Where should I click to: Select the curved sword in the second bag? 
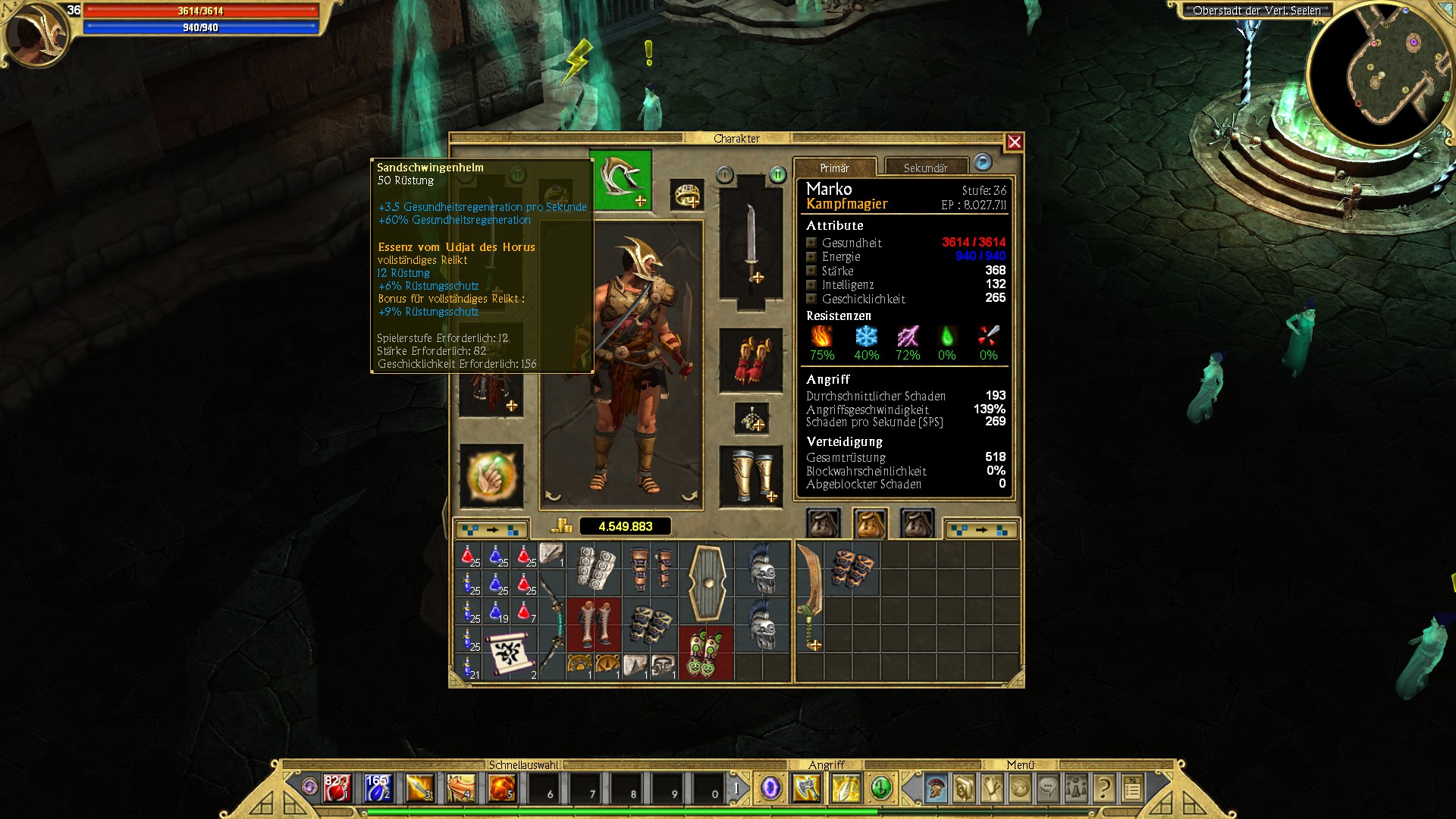pos(809,597)
